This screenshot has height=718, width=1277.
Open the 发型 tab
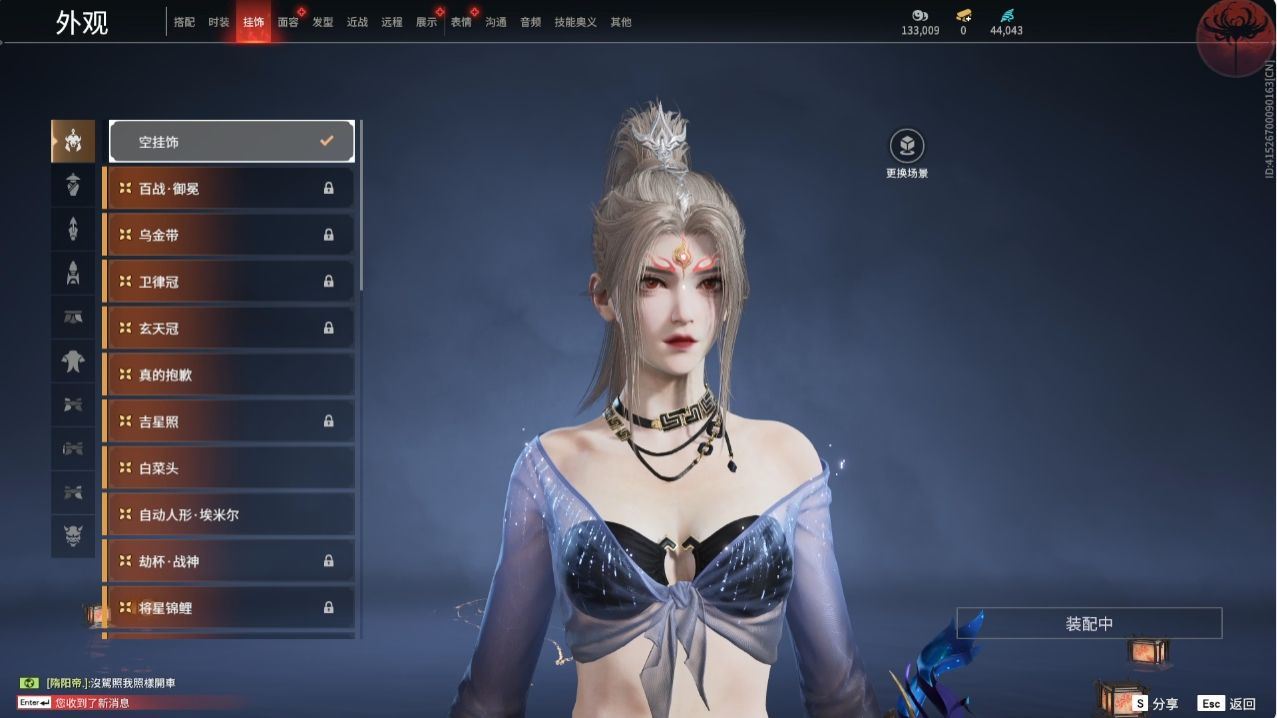323,22
